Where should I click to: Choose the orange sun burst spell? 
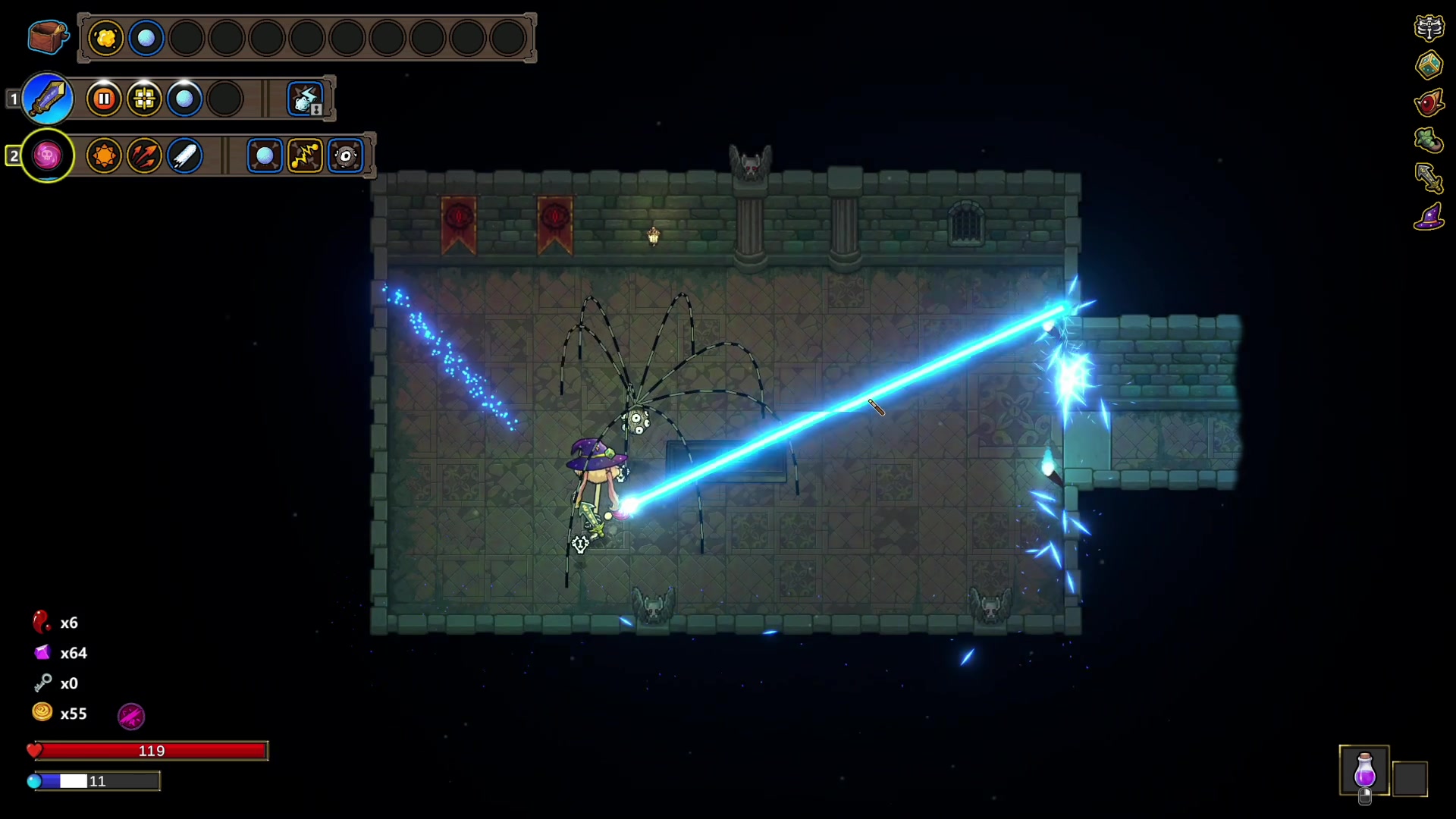pos(104,156)
